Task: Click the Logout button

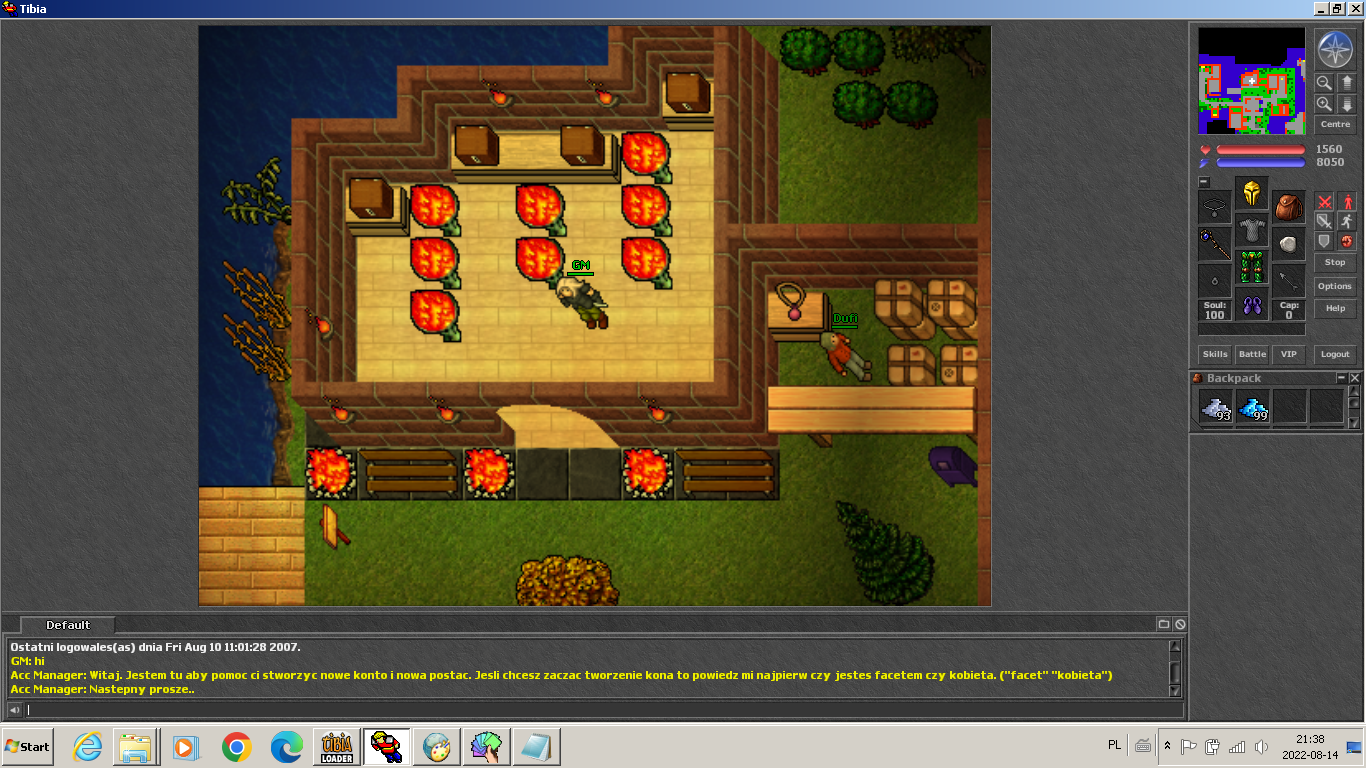Action: [1335, 354]
